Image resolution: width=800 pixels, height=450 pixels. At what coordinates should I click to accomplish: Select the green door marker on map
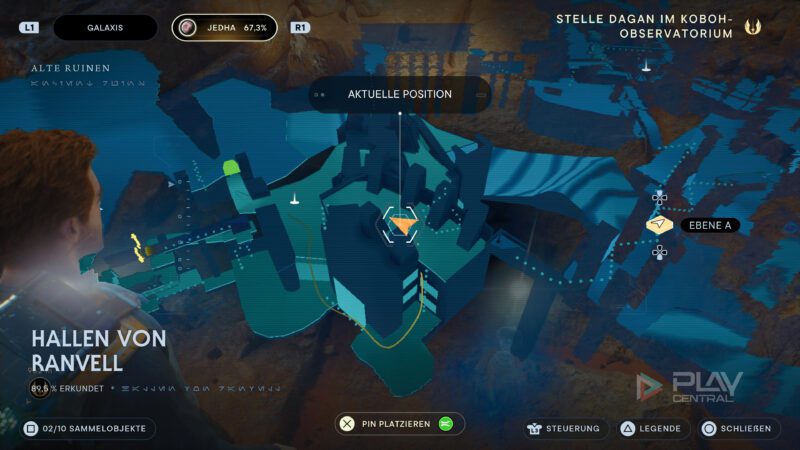pyautogui.click(x=233, y=168)
